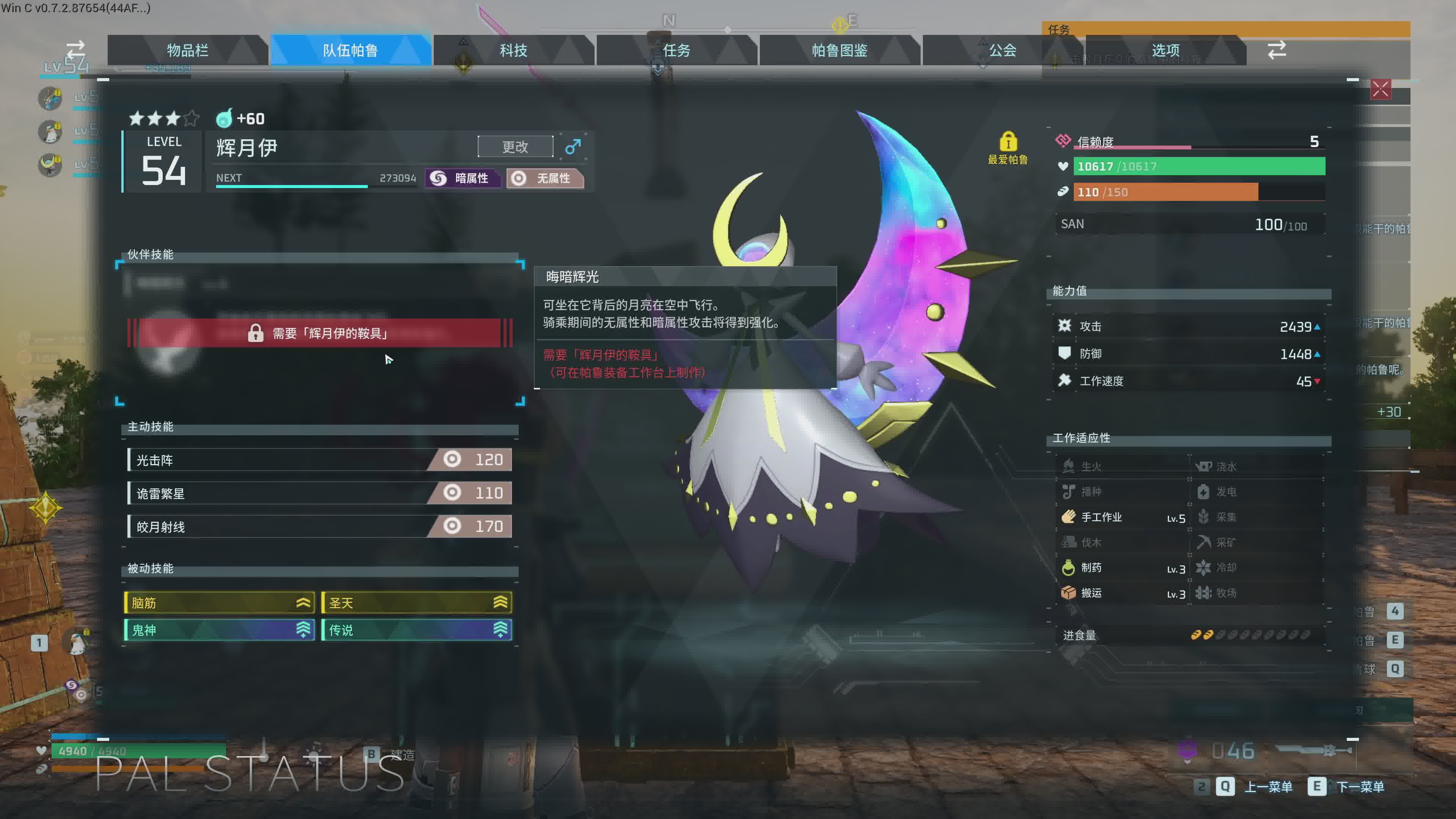This screenshot has width=1456, height=819.
Task: Inspect the 脑筋 passive skill
Action: click(219, 602)
